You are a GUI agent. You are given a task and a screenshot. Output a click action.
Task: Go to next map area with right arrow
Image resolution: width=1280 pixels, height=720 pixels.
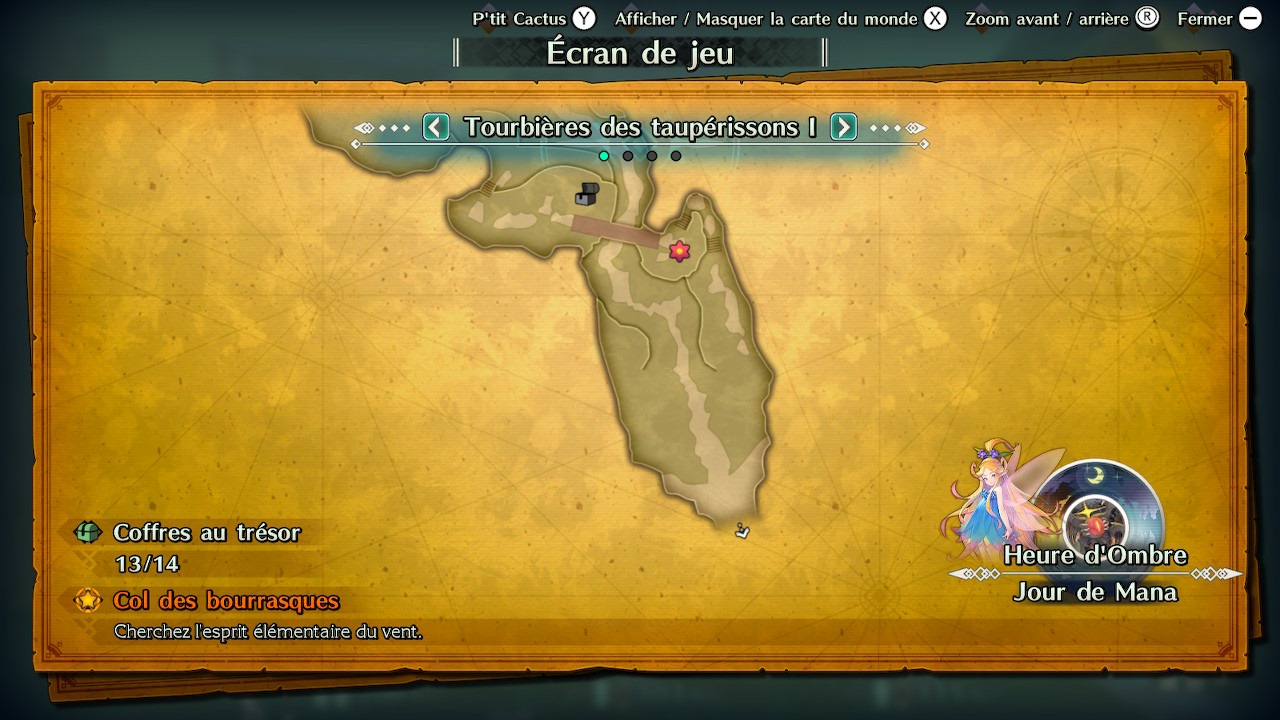pyautogui.click(x=844, y=127)
